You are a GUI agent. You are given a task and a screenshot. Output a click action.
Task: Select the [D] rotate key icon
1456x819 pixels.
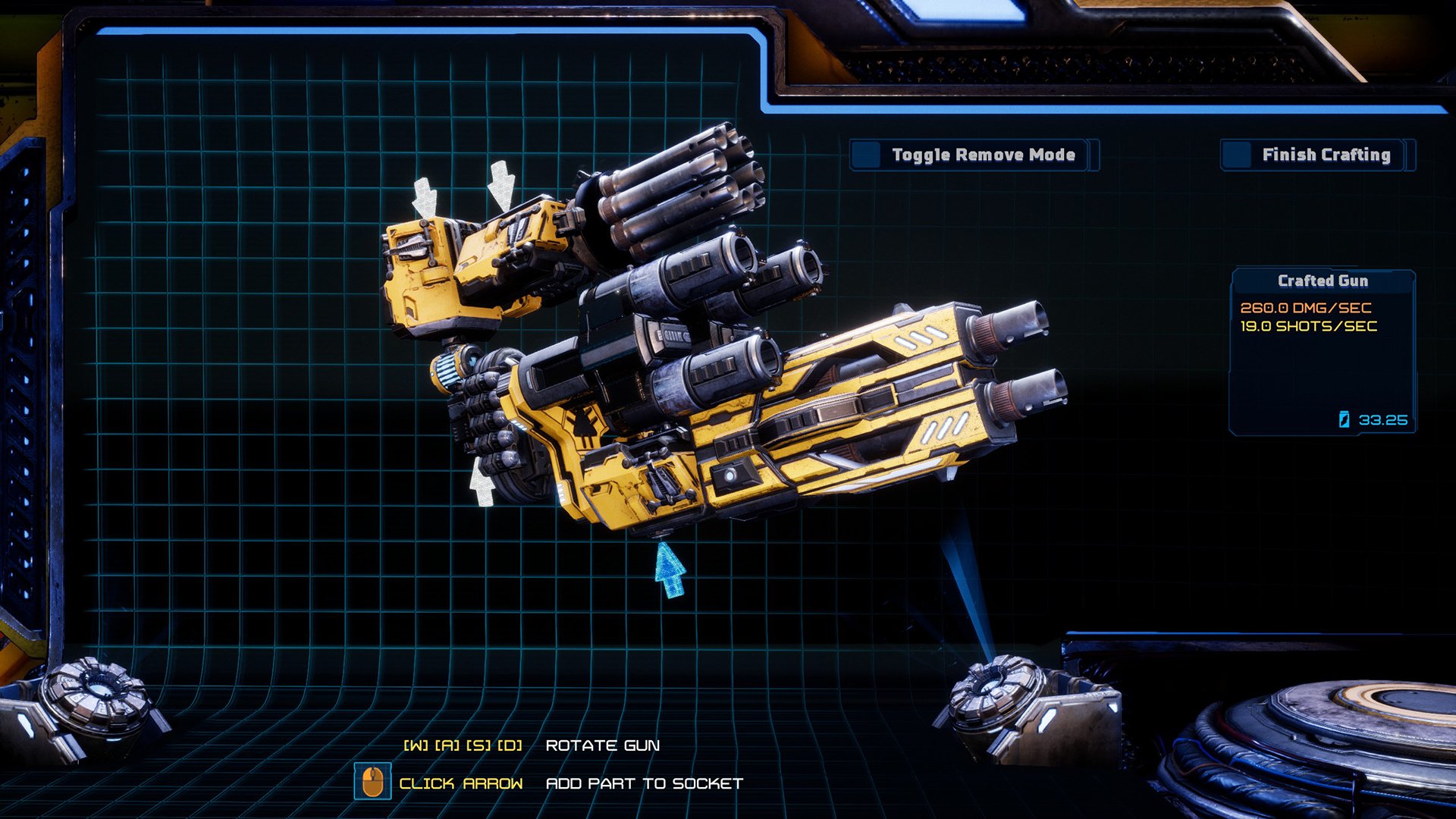[x=510, y=745]
